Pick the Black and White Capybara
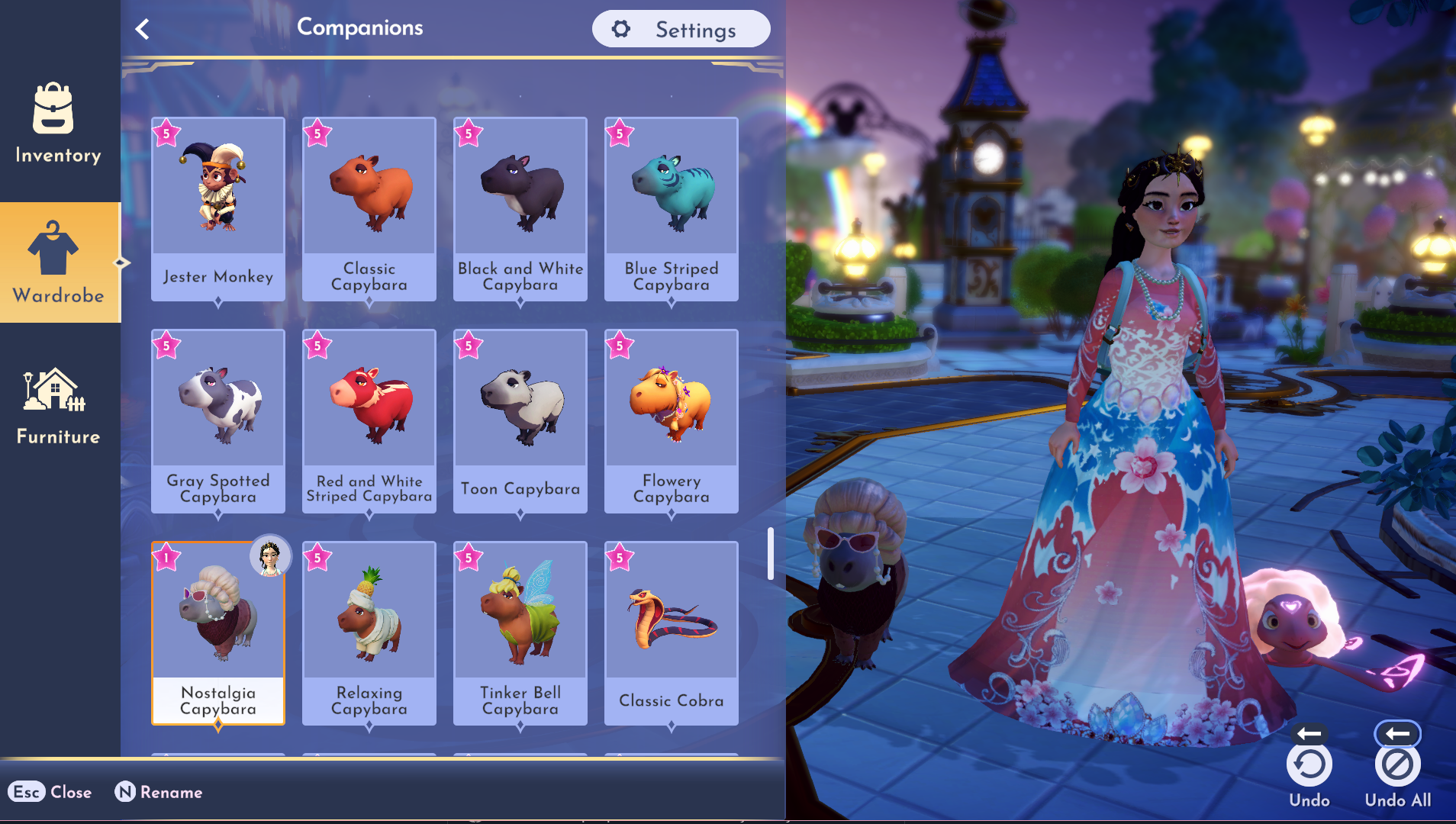The image size is (1456, 824). [x=520, y=208]
